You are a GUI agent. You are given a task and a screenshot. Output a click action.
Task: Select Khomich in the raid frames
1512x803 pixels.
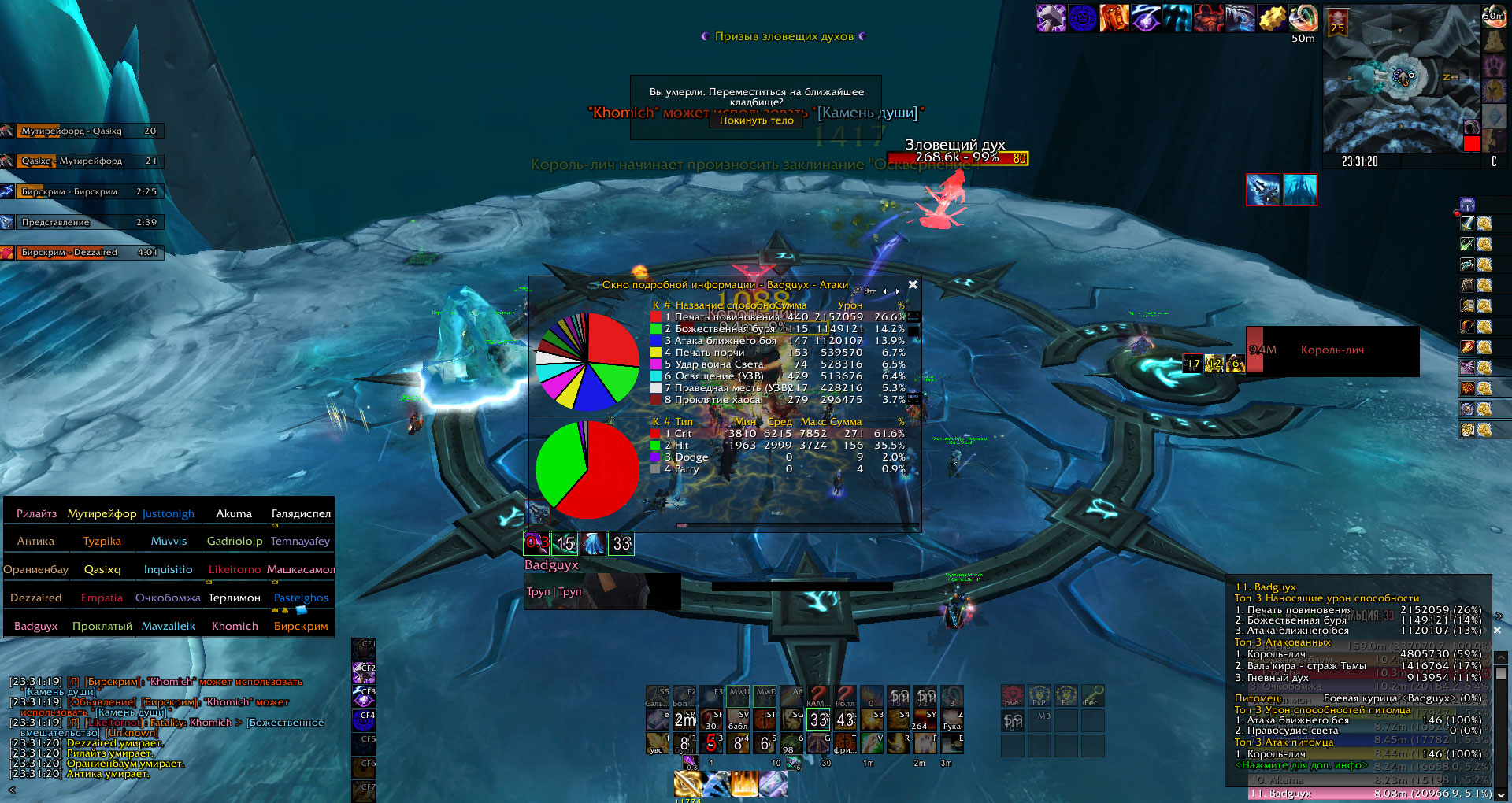[235, 626]
